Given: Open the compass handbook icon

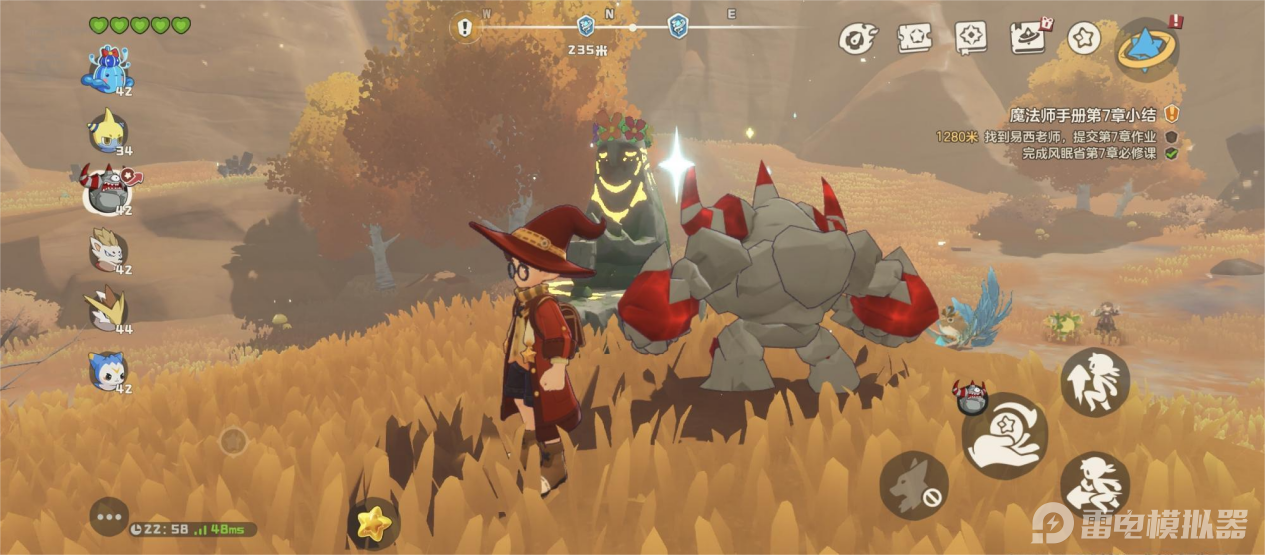Looking at the screenshot, I should (x=970, y=38).
